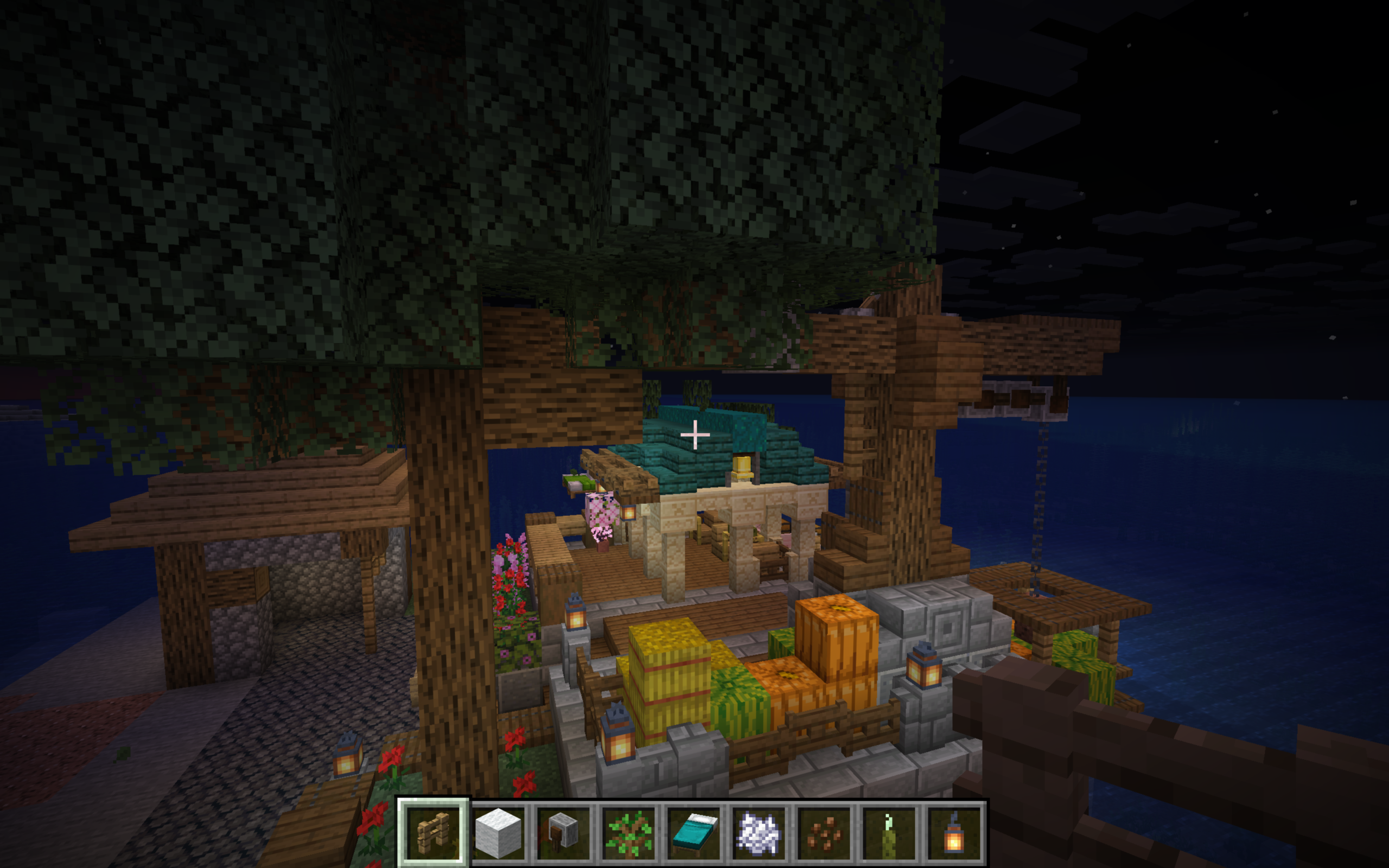Select the grindstone in the hotbar
Image resolution: width=1389 pixels, height=868 pixels.
tap(563, 832)
